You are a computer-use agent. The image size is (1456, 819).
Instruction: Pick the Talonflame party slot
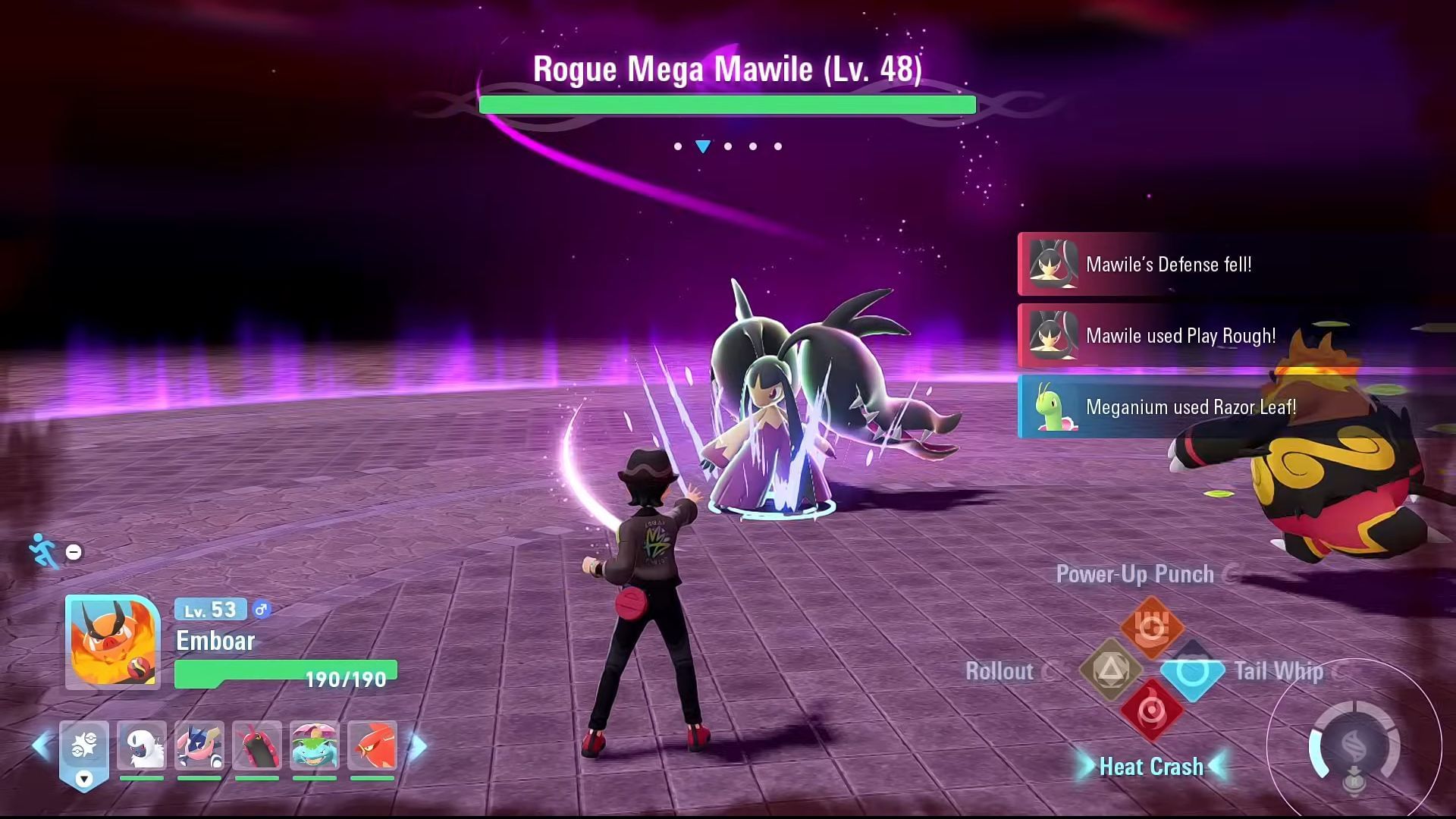372,746
